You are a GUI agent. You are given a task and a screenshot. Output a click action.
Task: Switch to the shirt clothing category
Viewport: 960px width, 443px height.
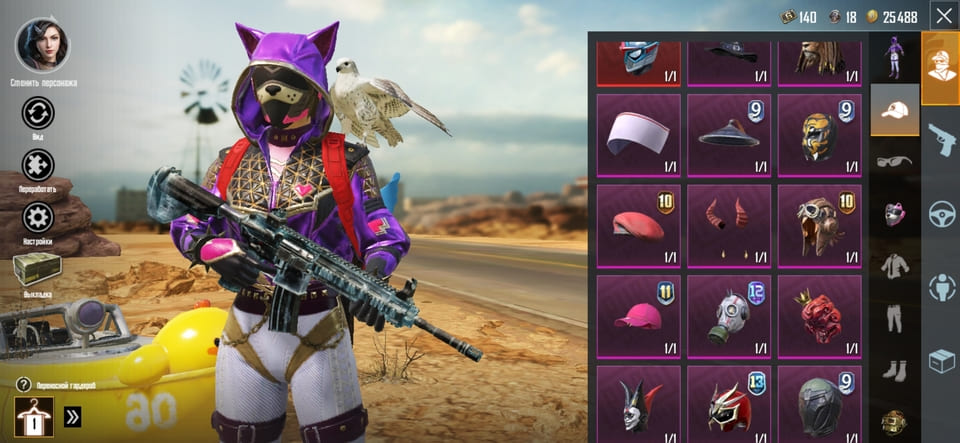[894, 265]
